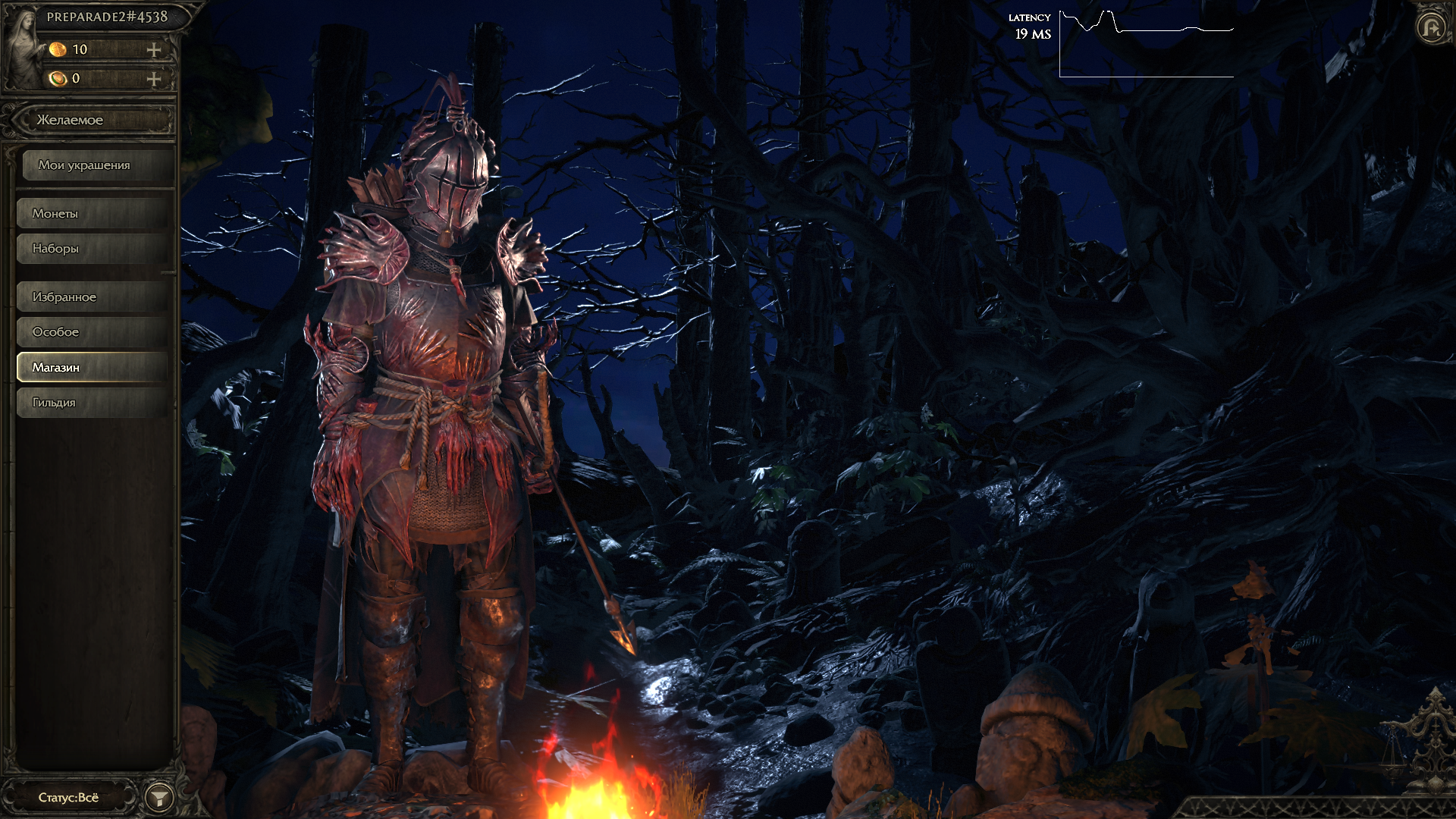Select the Магазин store entry
Viewport: 1456px width, 819px height.
(93, 367)
